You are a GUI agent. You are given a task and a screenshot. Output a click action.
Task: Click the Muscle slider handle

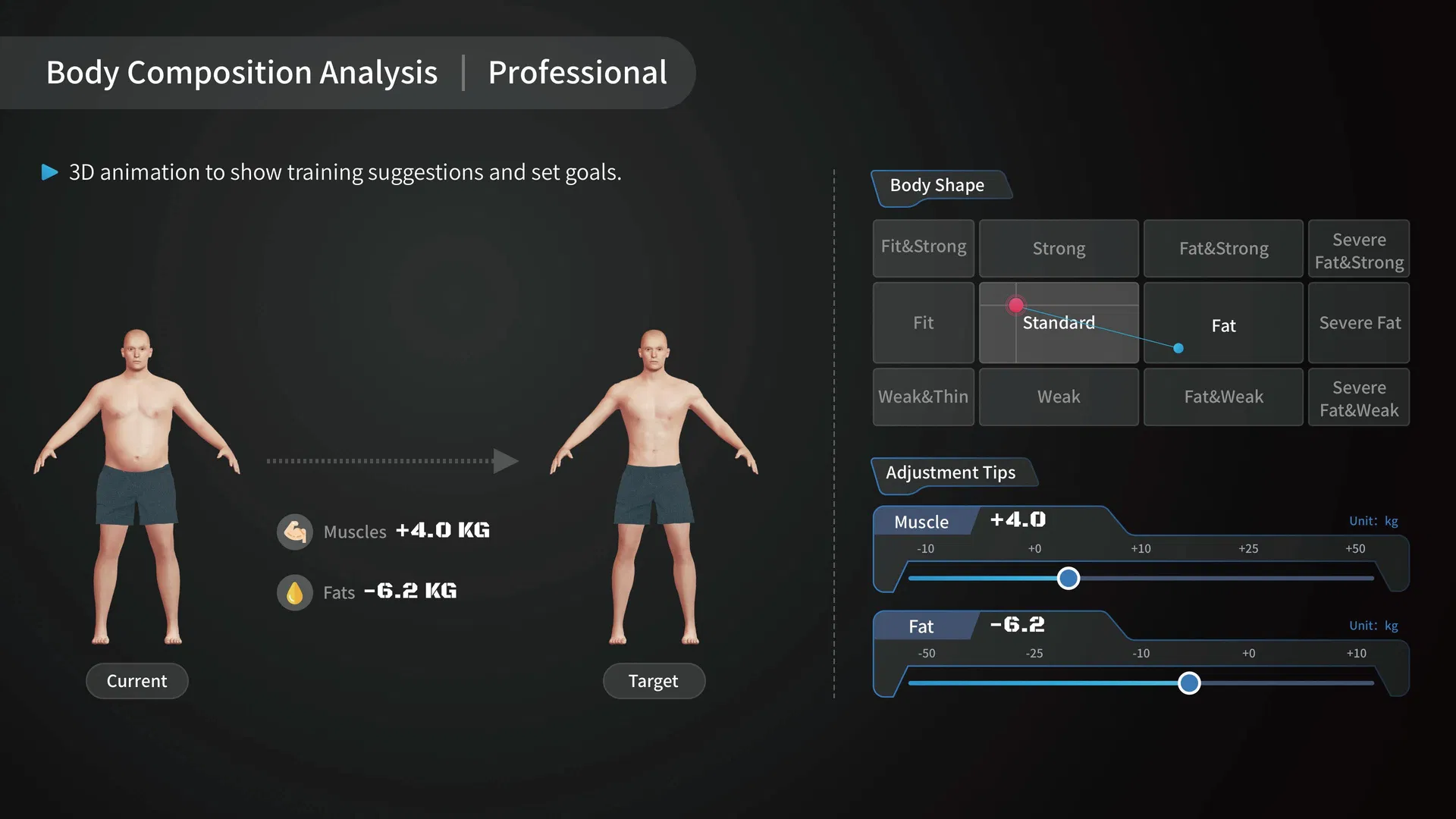tap(1068, 578)
